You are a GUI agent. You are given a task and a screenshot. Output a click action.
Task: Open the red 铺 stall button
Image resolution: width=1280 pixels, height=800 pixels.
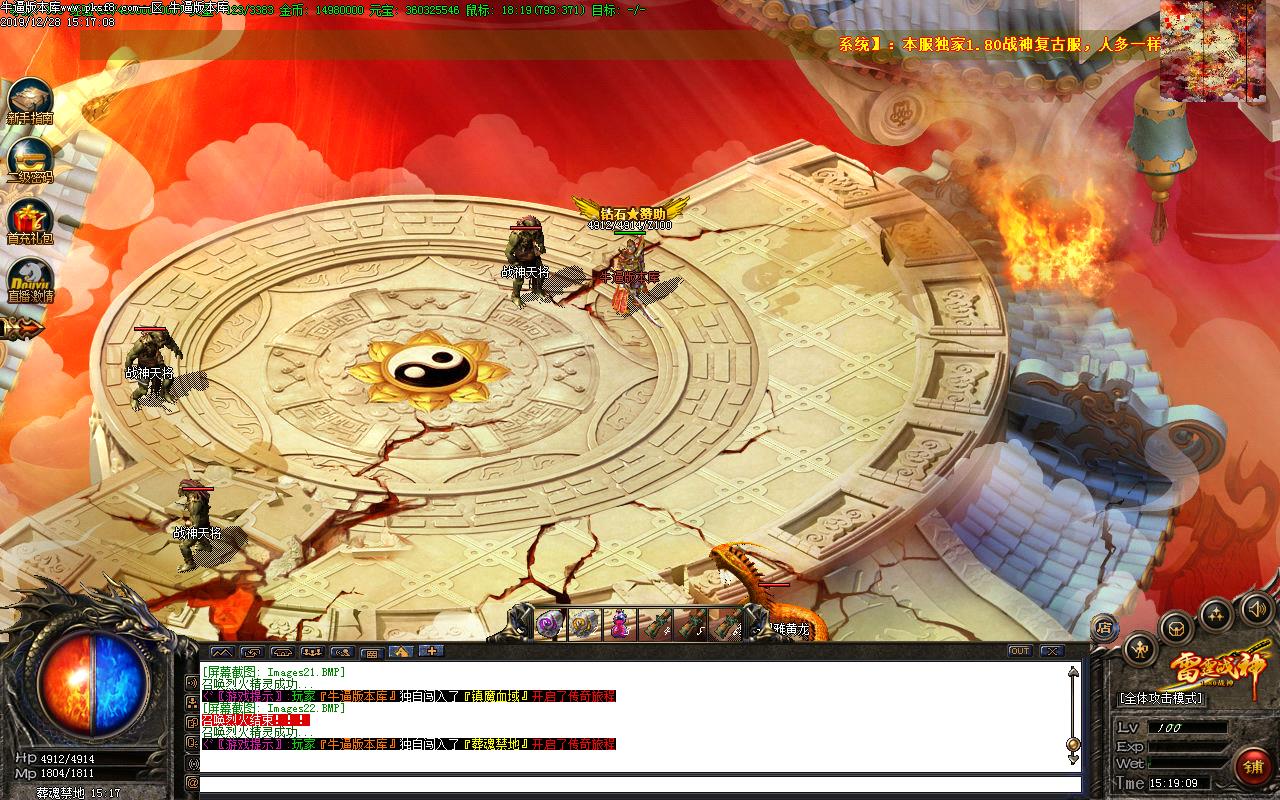[x=1252, y=767]
